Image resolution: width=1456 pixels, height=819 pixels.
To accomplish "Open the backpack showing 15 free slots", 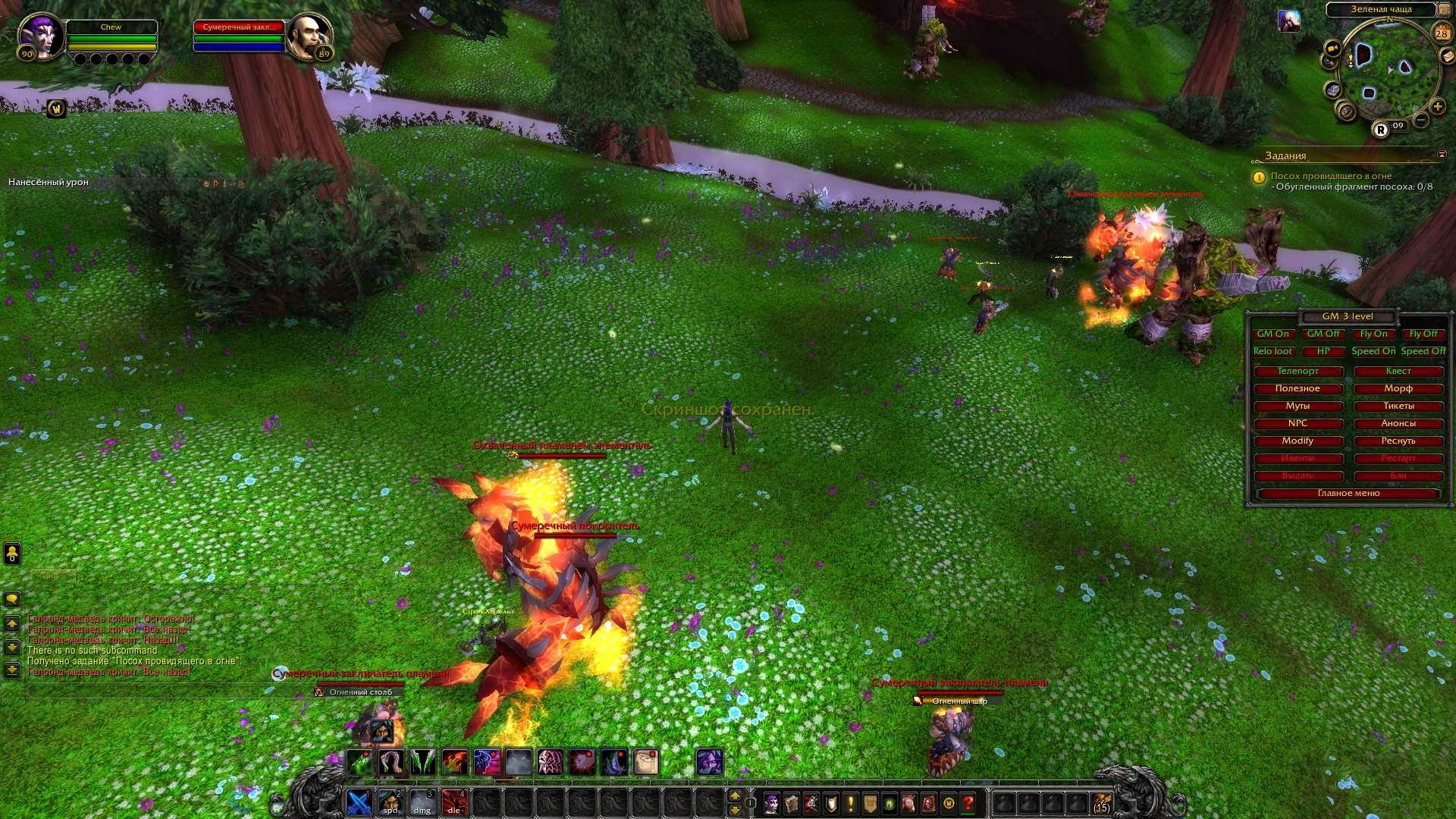I will coord(1101,802).
